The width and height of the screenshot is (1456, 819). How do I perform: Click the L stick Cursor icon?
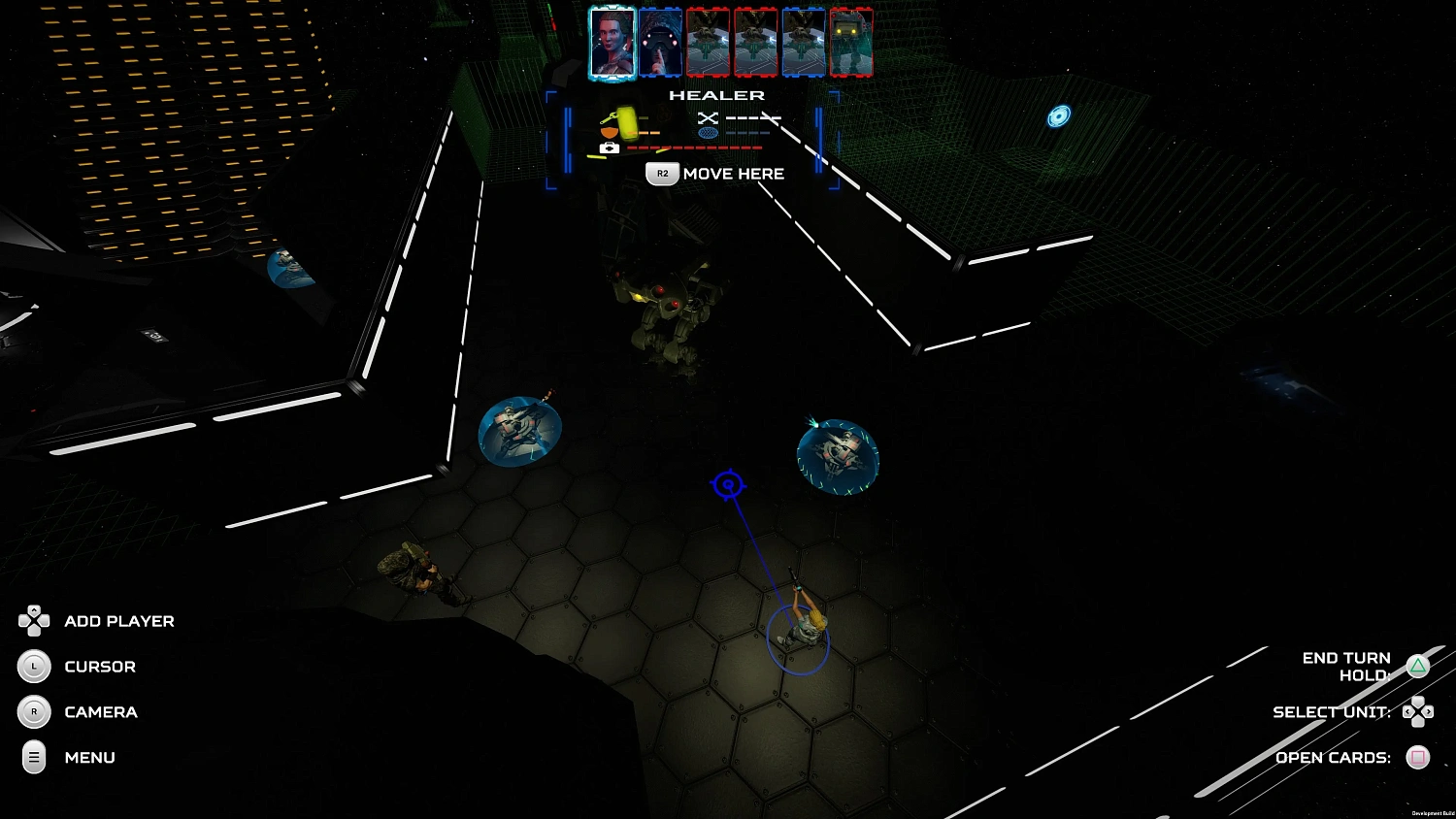pyautogui.click(x=34, y=667)
